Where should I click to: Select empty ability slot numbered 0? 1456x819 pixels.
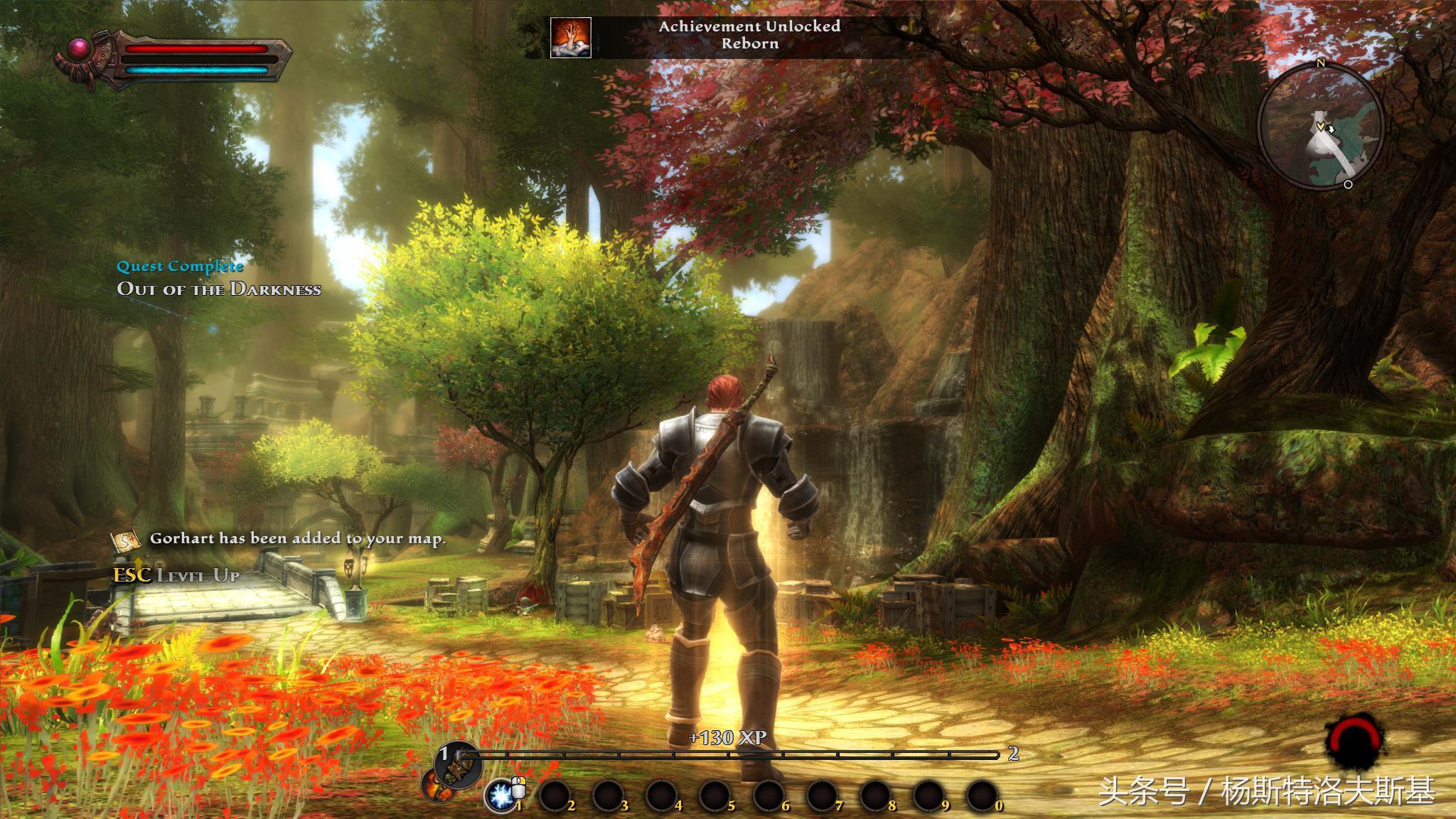point(982,796)
